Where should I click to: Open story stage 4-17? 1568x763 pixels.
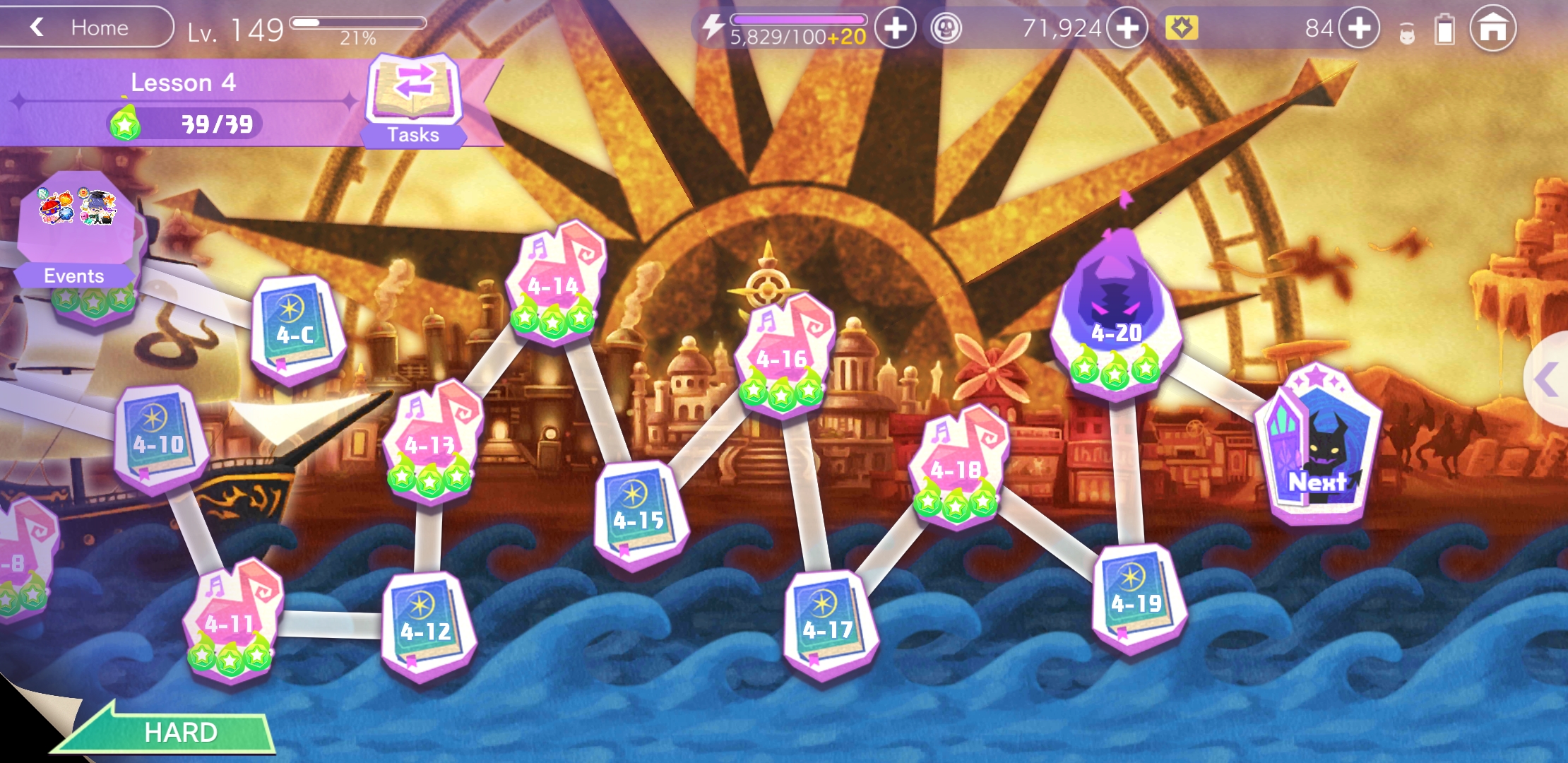pyautogui.click(x=828, y=622)
